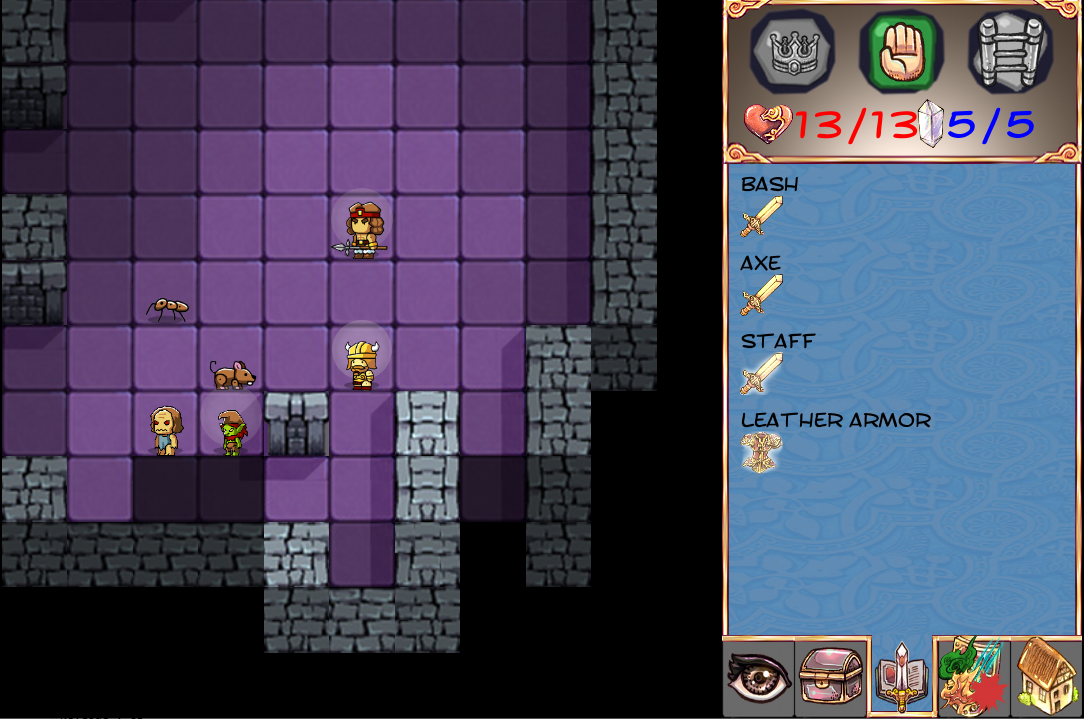Open the colorful spells tab
The width and height of the screenshot is (1084, 719).
point(972,679)
